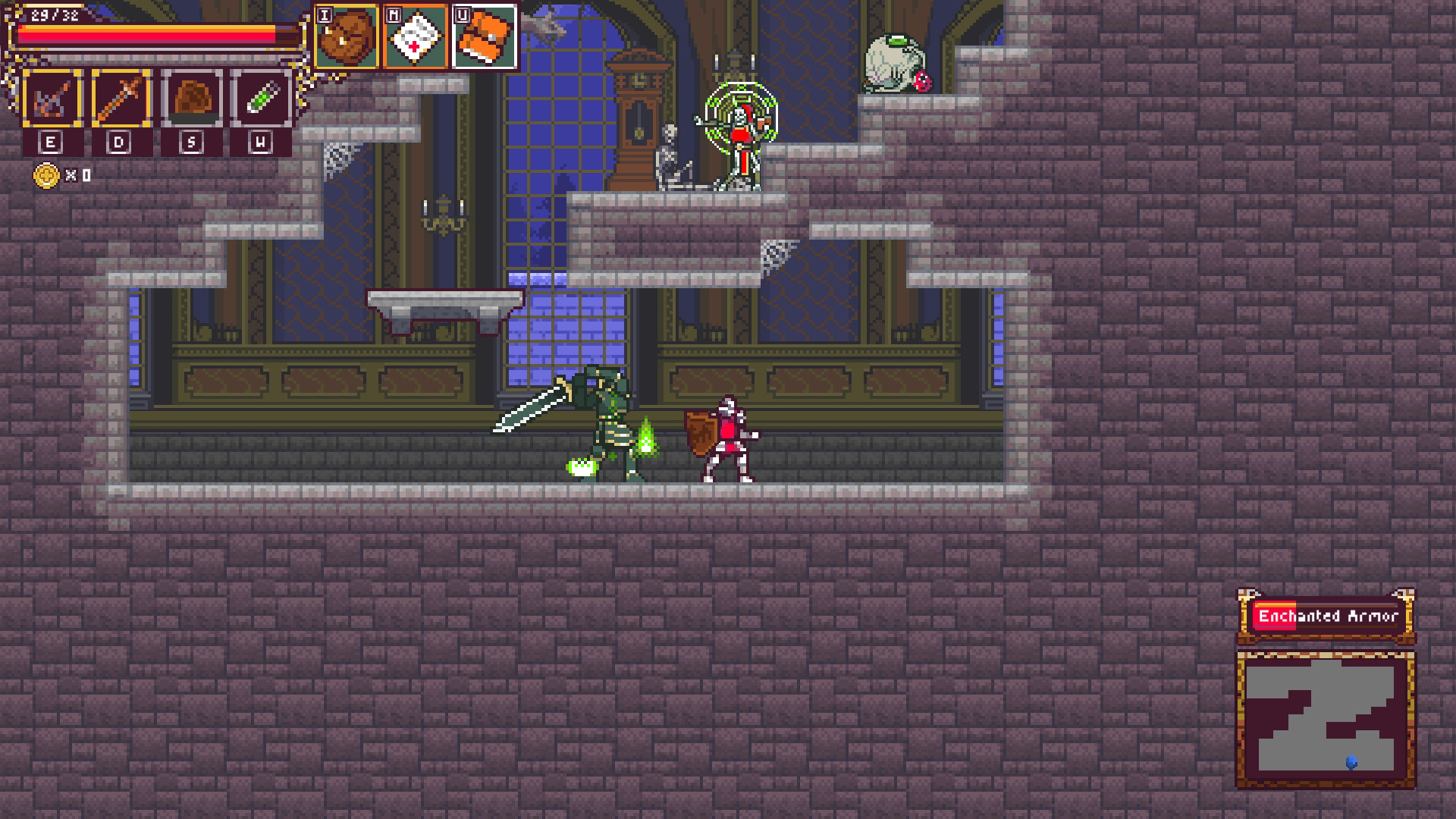Image resolution: width=1456 pixels, height=819 pixels.
Task: Open the equipment chest via the U icon
Action: click(x=486, y=38)
